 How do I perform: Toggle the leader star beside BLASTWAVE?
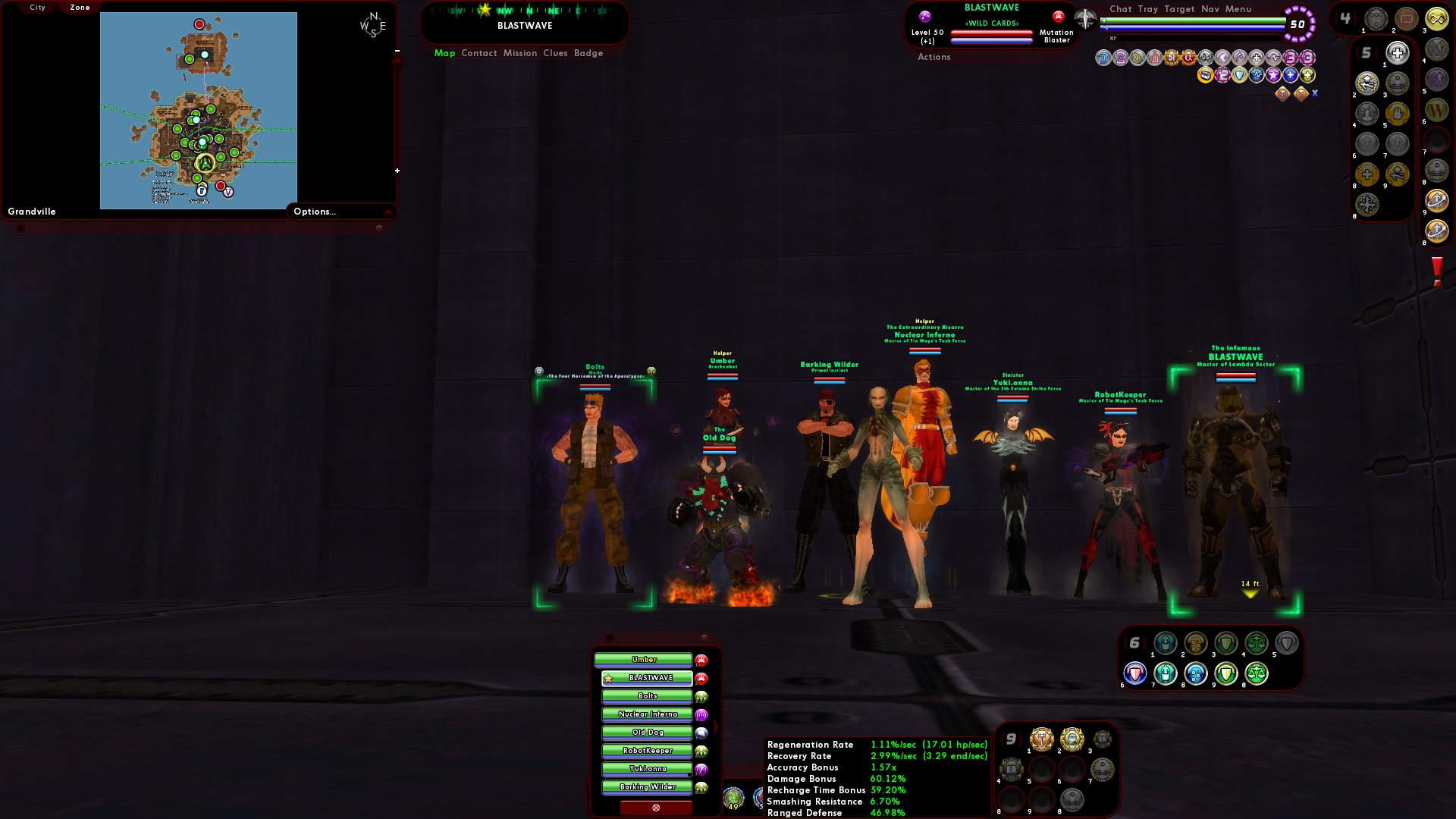click(x=607, y=677)
